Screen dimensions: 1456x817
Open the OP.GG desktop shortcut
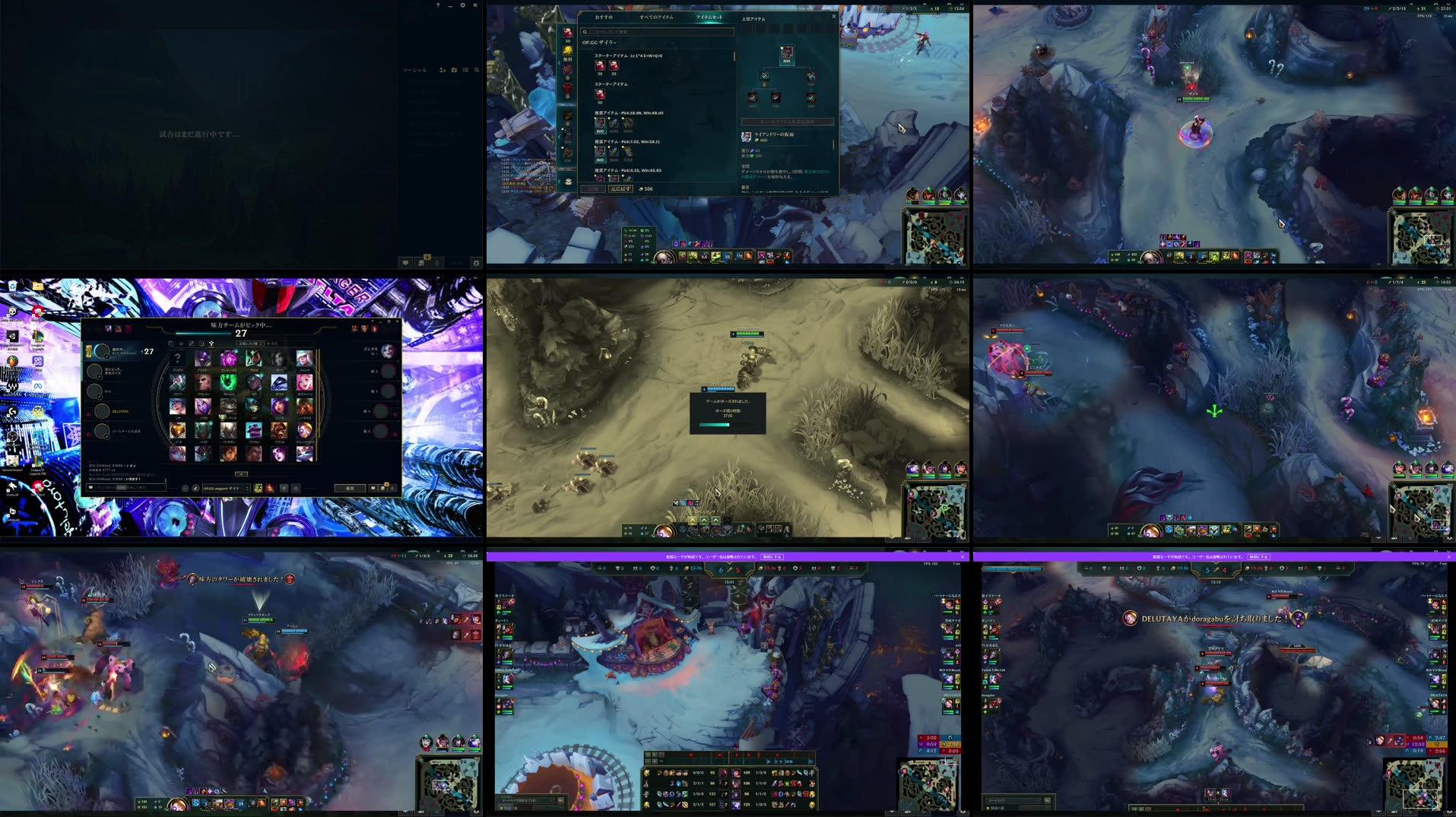(37, 362)
